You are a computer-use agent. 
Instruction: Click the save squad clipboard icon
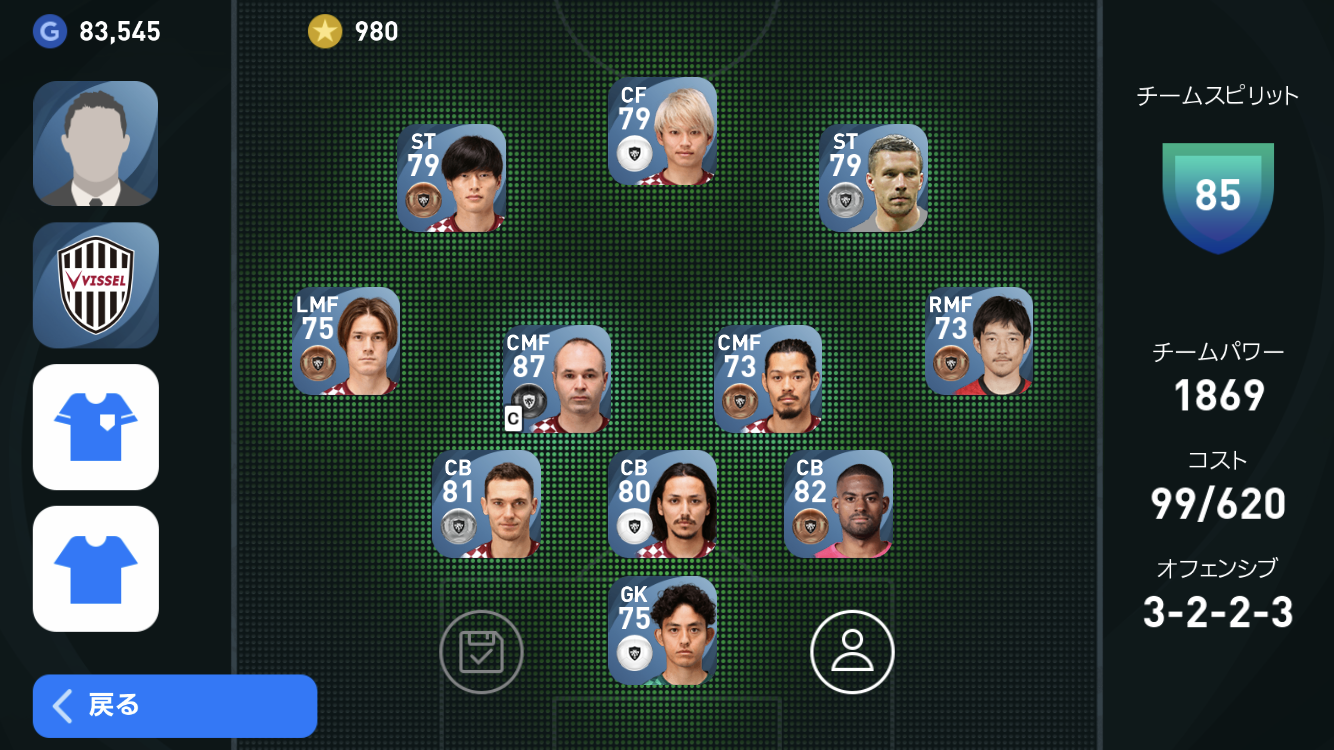[x=481, y=652]
